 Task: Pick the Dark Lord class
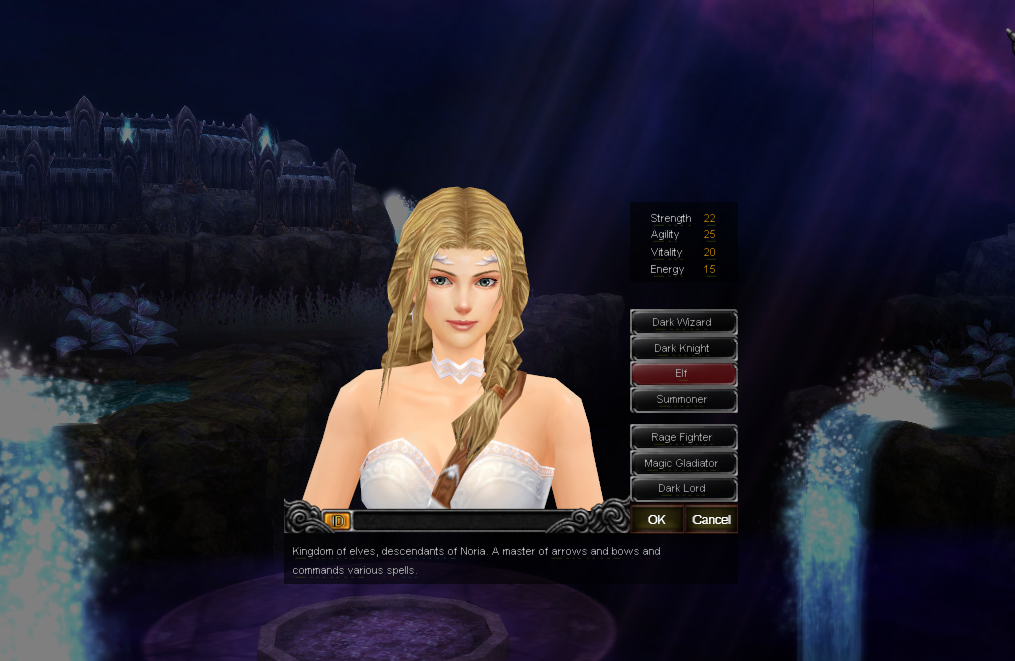[x=683, y=488]
